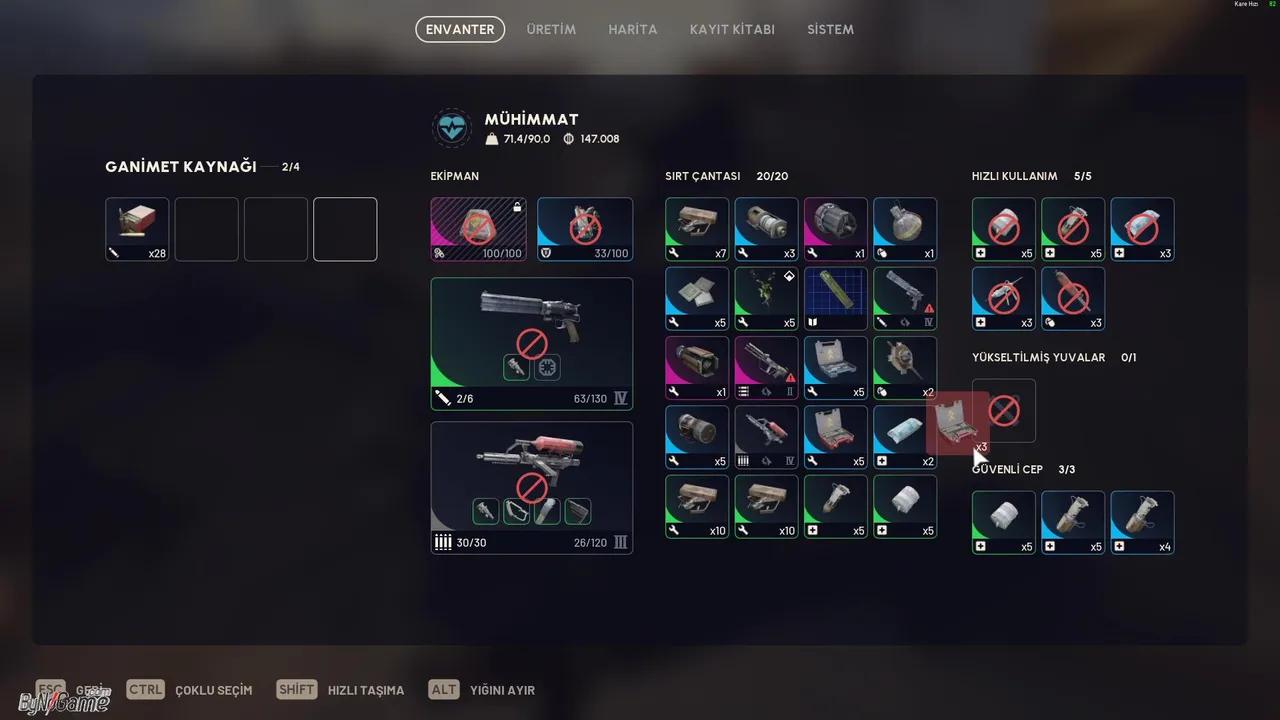Go to the KAYIT KİTABI tab
The width and height of the screenshot is (1280, 720).
click(x=732, y=29)
